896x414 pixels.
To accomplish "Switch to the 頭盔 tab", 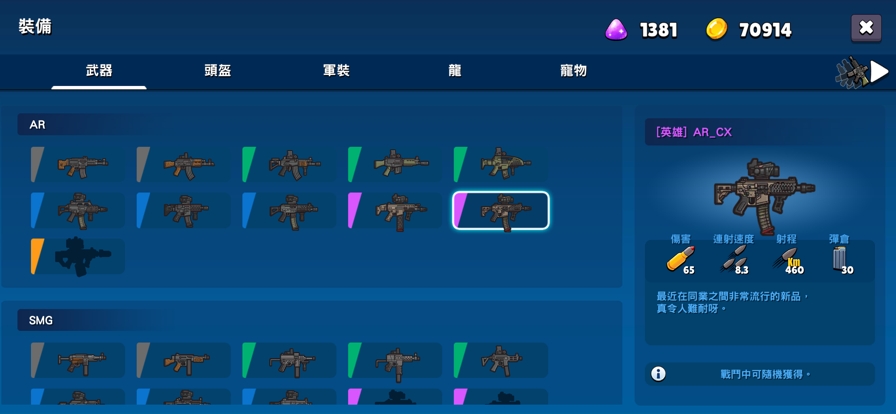I will [218, 71].
